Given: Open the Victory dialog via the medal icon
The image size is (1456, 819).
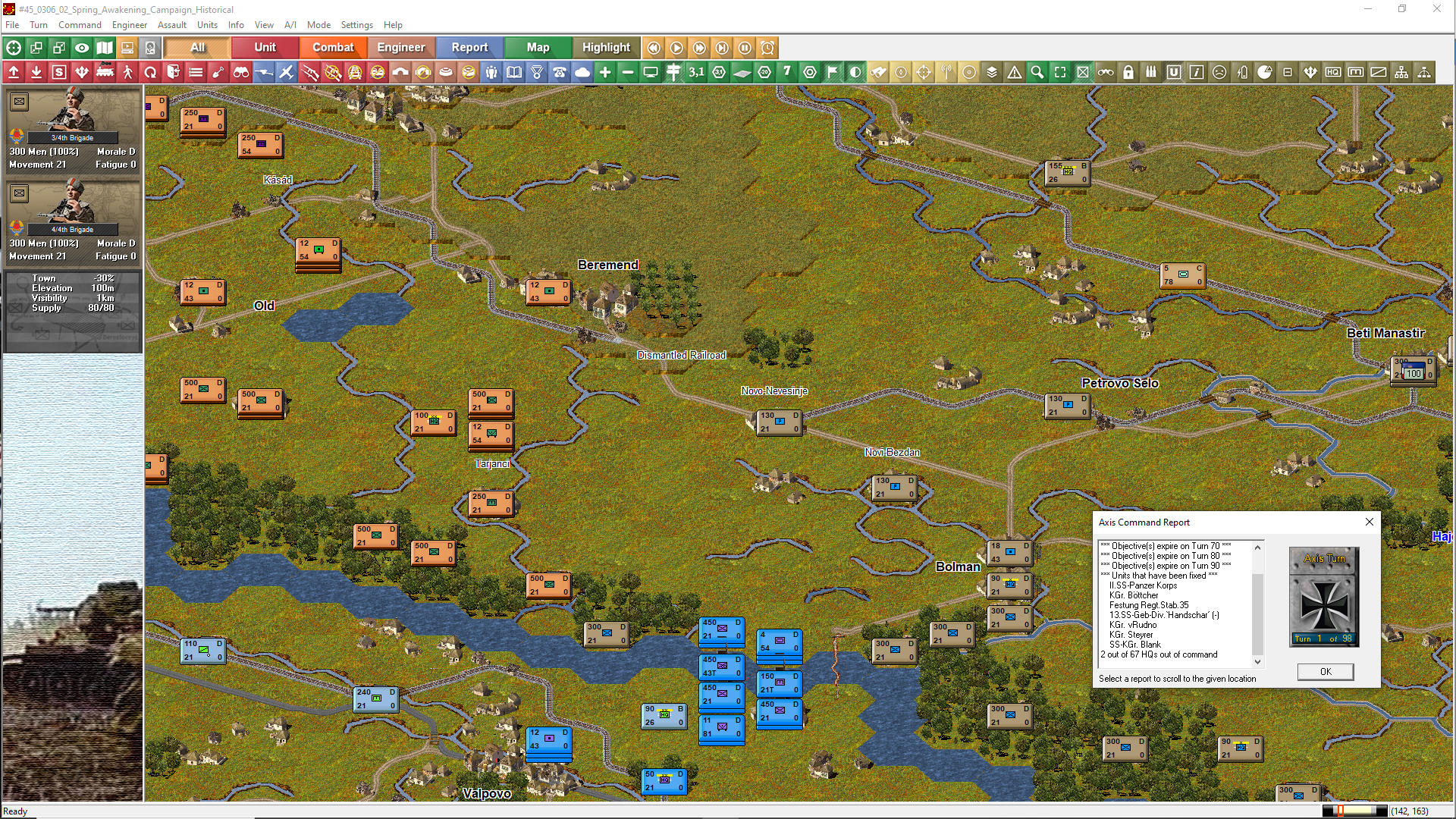Looking at the screenshot, I should pyautogui.click(x=536, y=72).
